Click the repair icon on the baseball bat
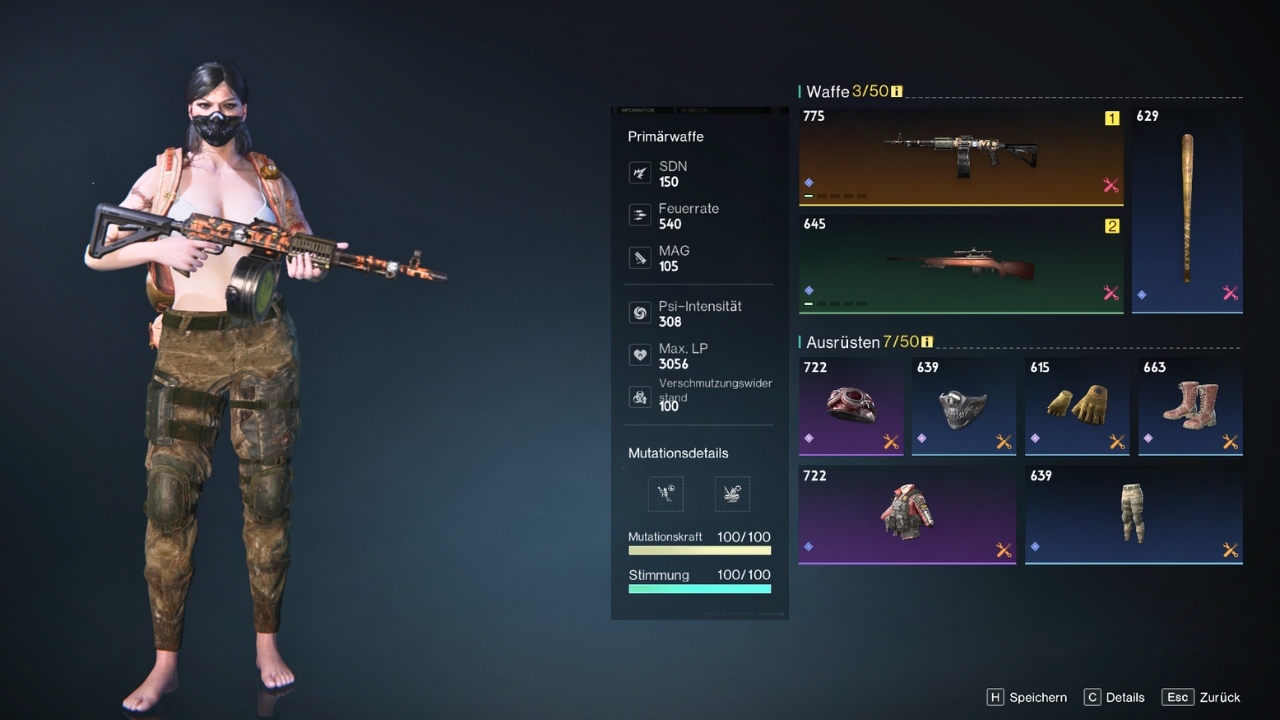The height and width of the screenshot is (720, 1280). 1230,293
